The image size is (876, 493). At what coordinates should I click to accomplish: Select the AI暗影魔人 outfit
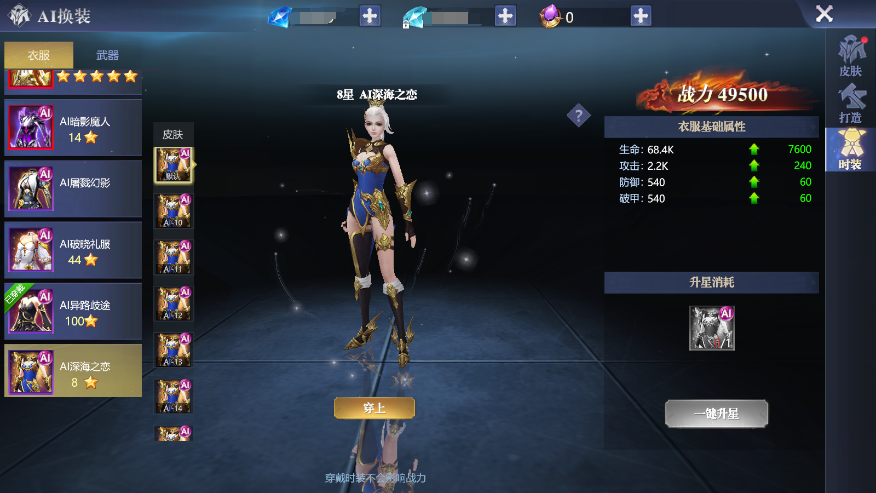click(x=73, y=128)
